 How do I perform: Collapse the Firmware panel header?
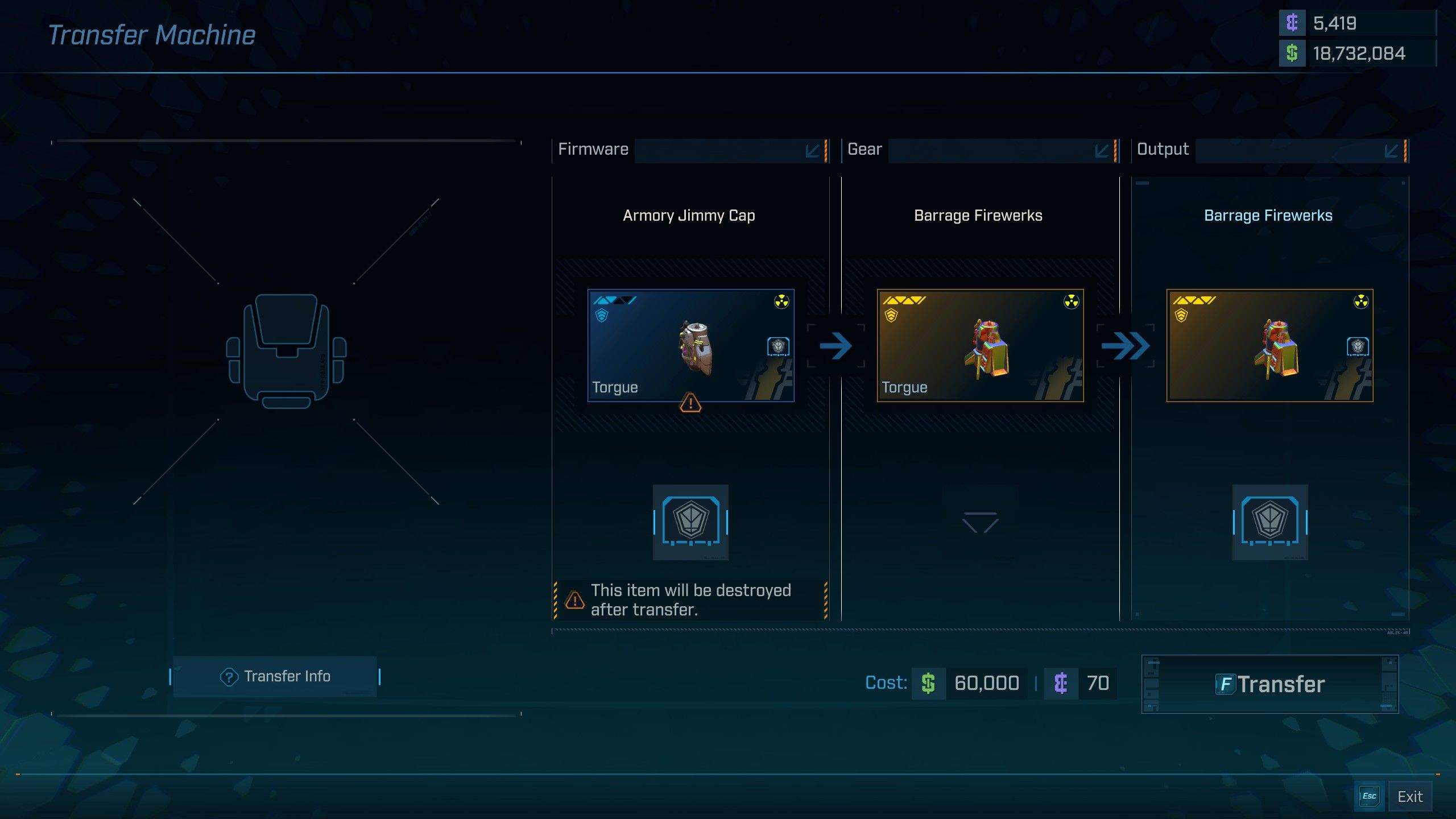pyautogui.click(x=812, y=151)
